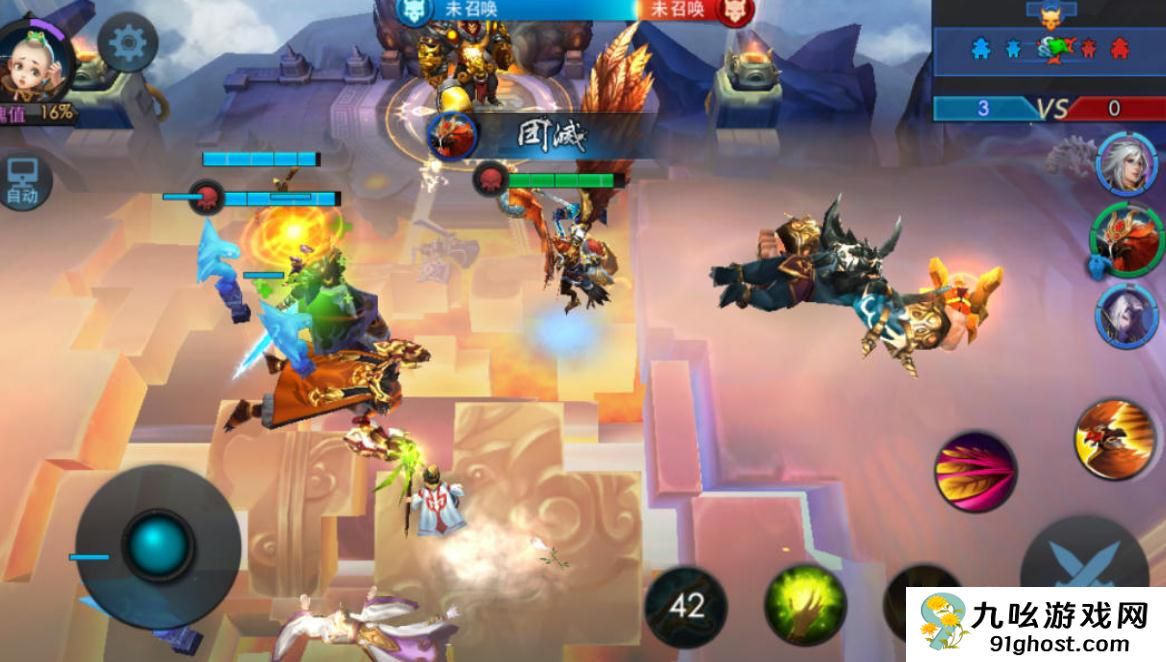
Task: Tap the child hero portrait
Action: 33,62
